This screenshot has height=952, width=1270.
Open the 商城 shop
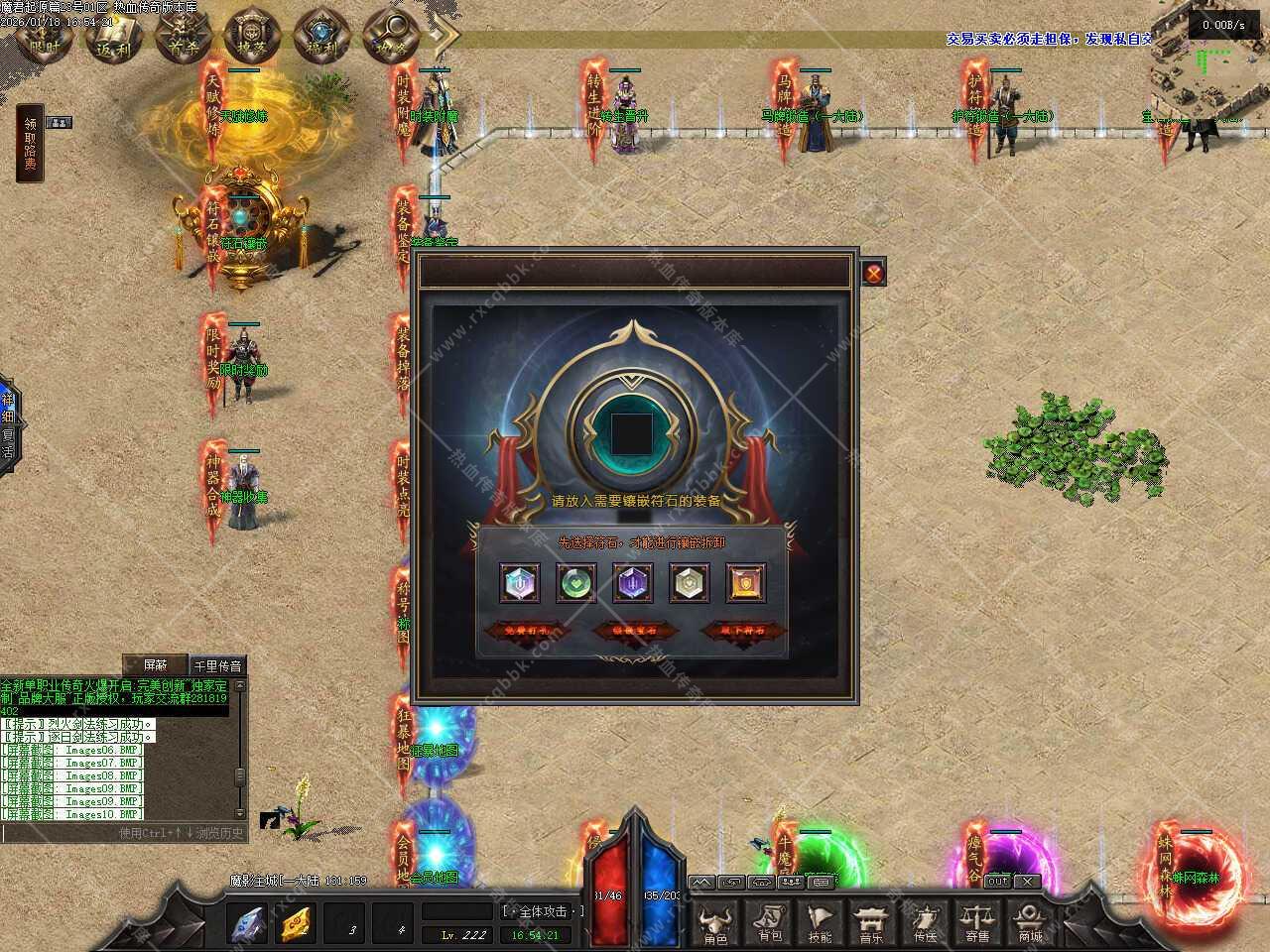tap(1030, 924)
